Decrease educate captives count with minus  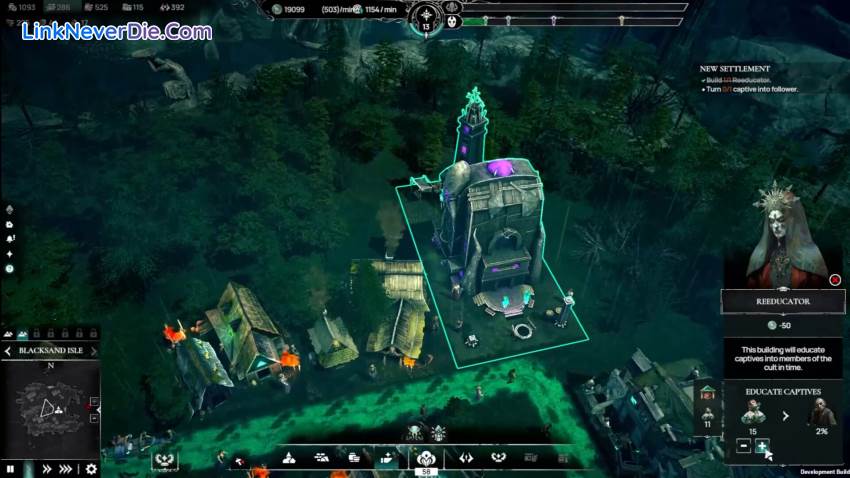[743, 446]
